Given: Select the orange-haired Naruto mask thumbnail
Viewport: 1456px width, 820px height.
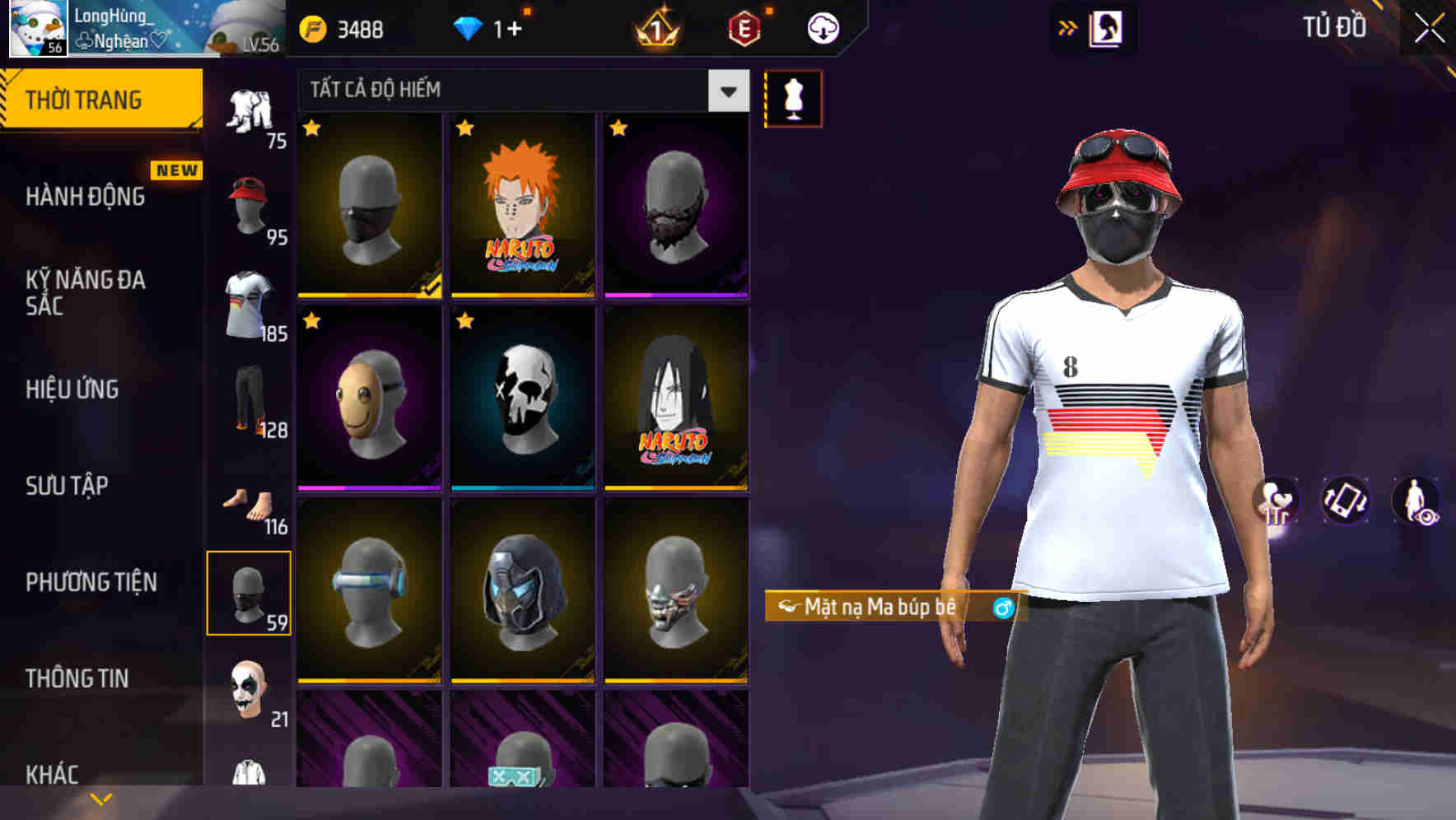Looking at the screenshot, I should (521, 206).
